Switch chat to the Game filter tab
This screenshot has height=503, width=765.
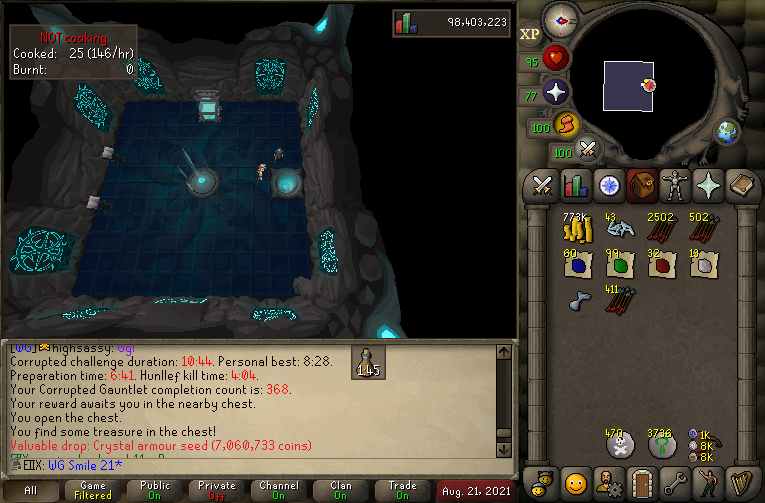pyautogui.click(x=93, y=492)
